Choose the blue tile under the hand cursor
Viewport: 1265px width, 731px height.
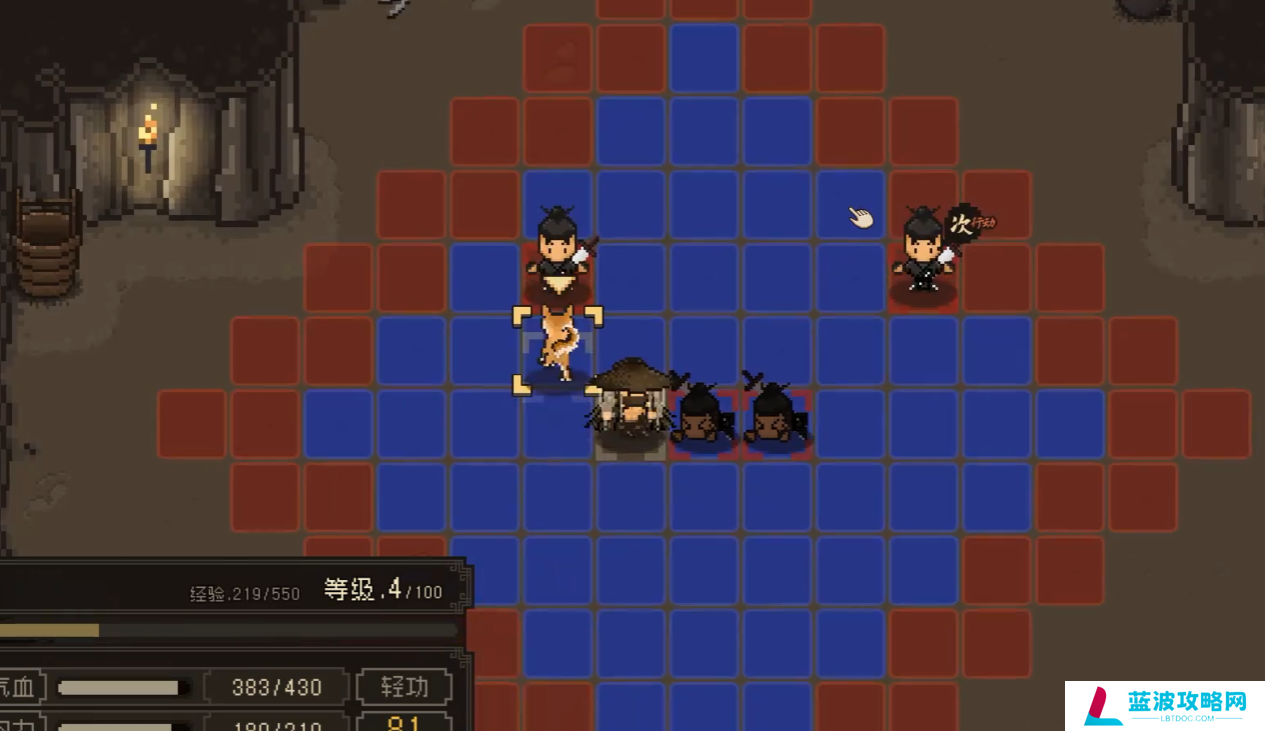point(851,207)
